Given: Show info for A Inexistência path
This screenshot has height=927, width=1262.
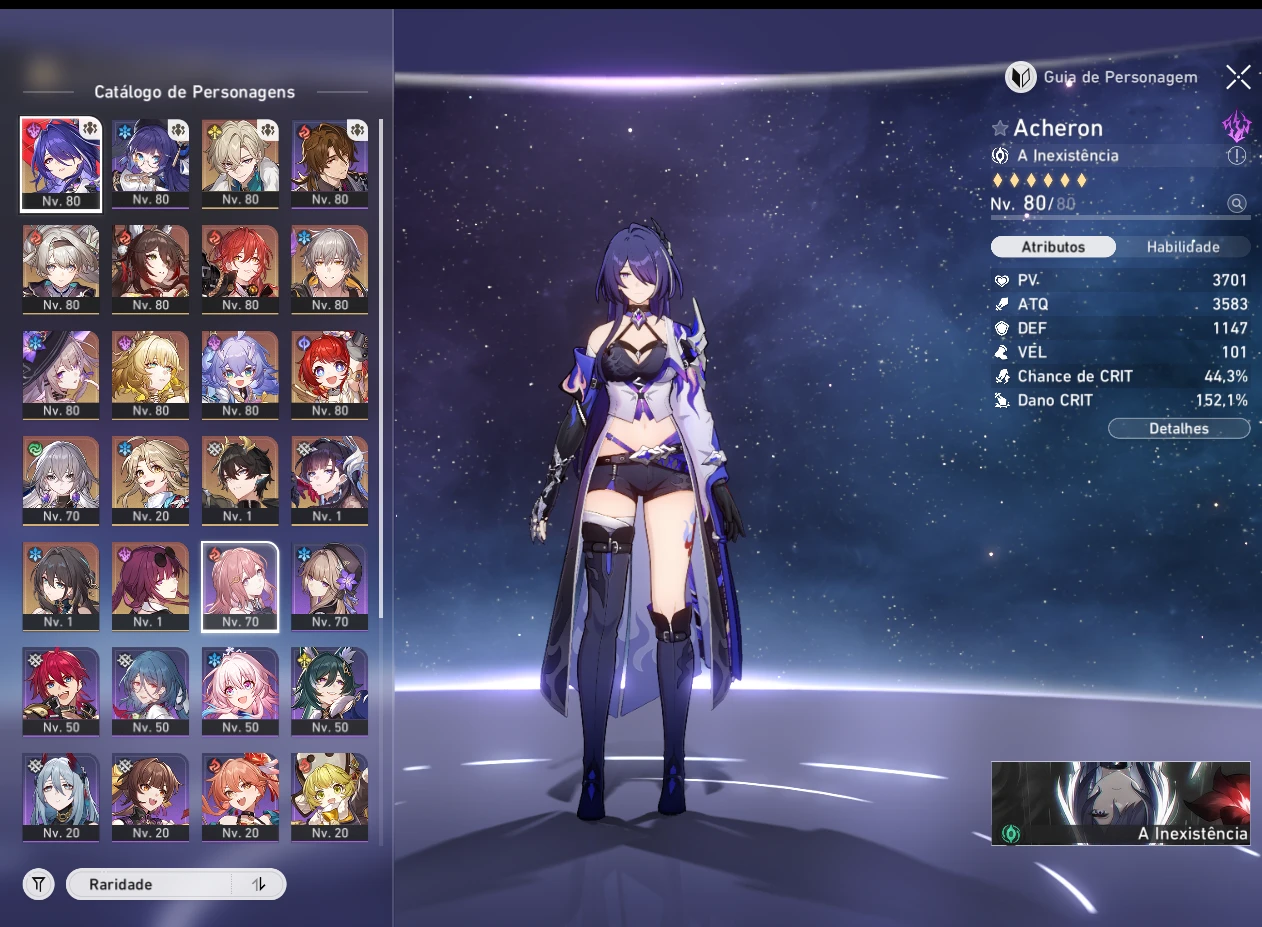Looking at the screenshot, I should (x=1237, y=156).
